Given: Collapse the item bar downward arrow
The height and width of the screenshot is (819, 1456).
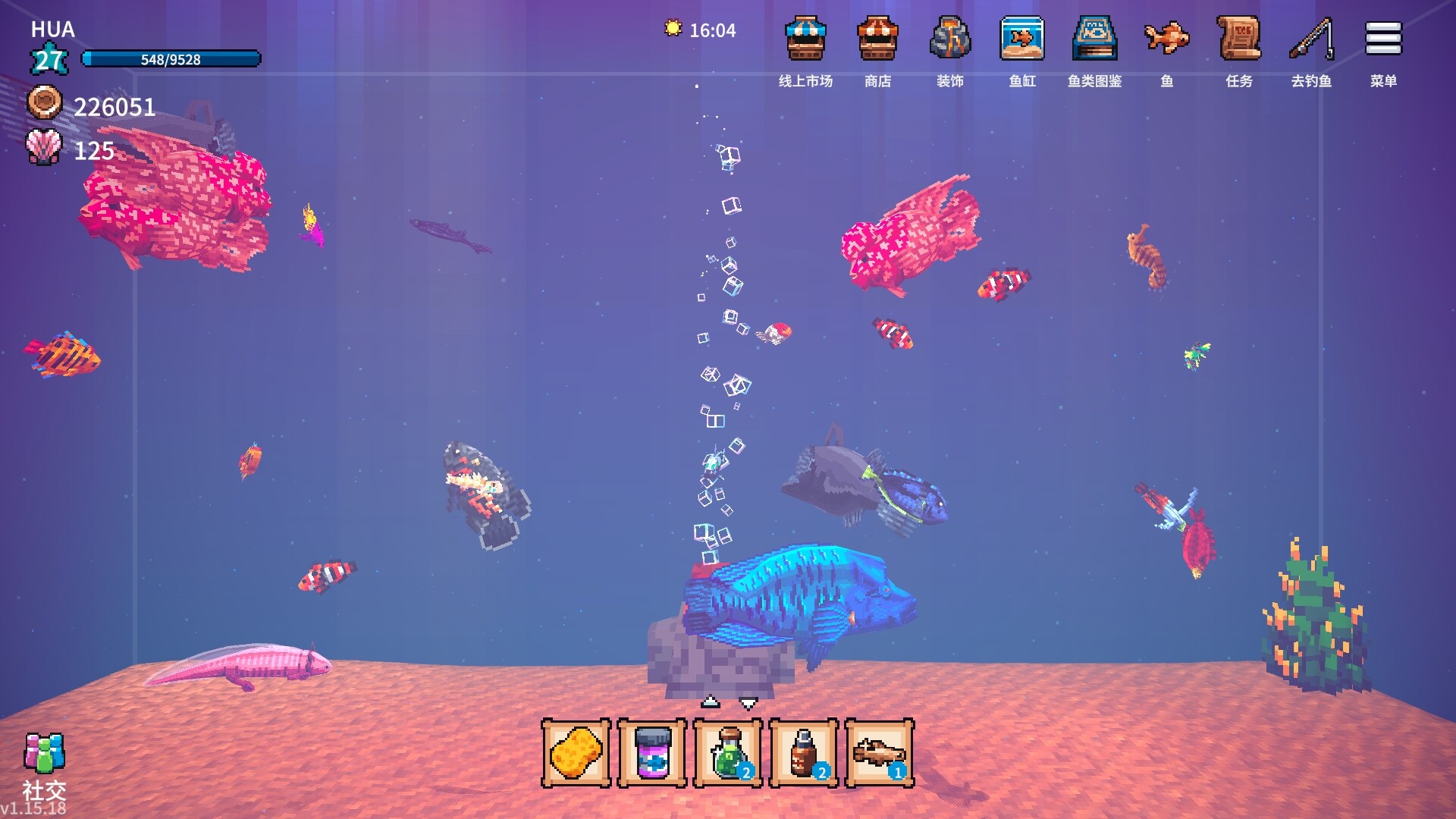Looking at the screenshot, I should [x=748, y=702].
